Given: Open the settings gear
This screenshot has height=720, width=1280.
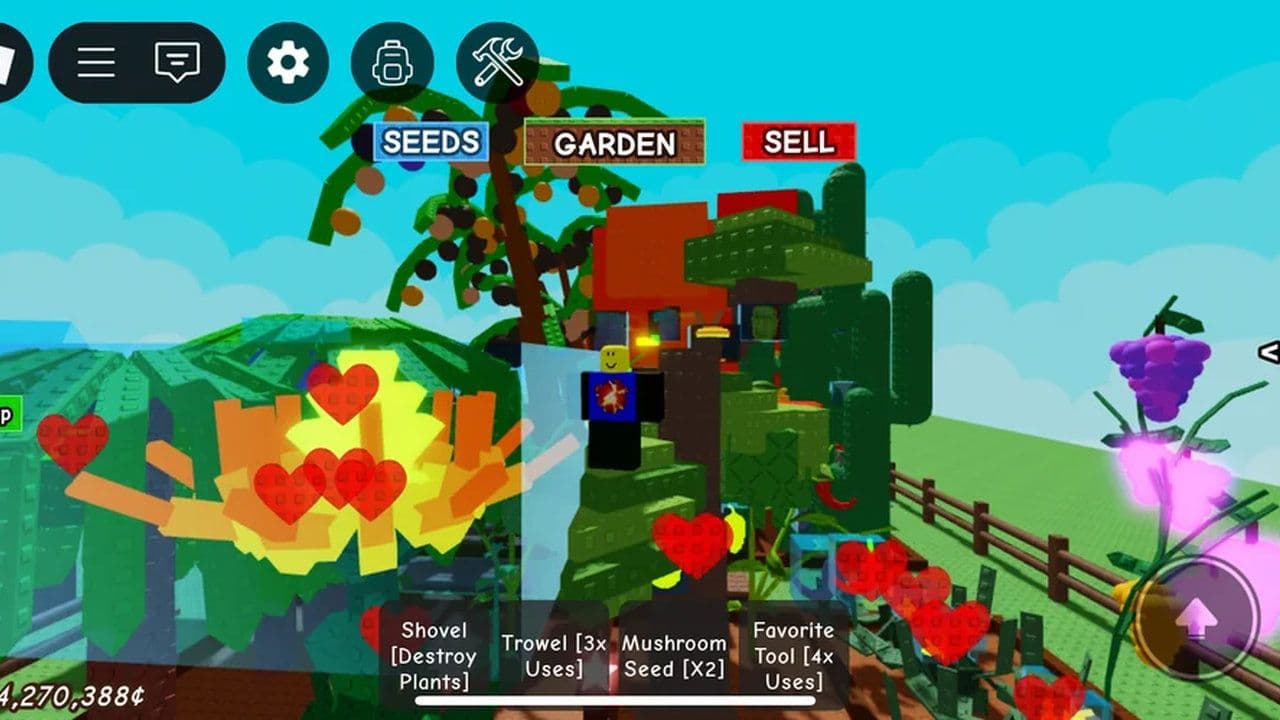Looking at the screenshot, I should click(x=287, y=62).
